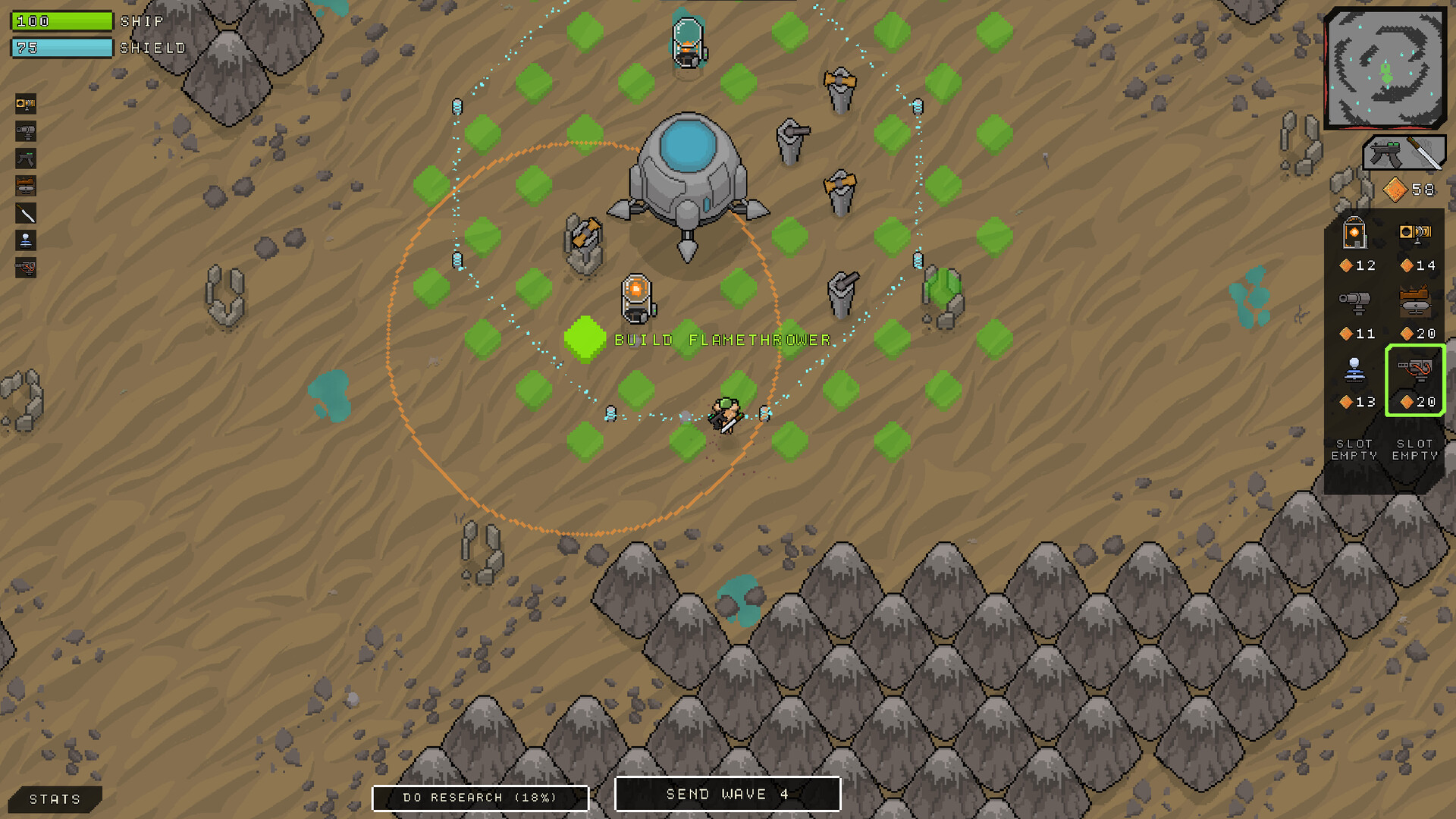Toggle the tank icon in the left sidebar
1456x819 pixels.
(x=26, y=184)
